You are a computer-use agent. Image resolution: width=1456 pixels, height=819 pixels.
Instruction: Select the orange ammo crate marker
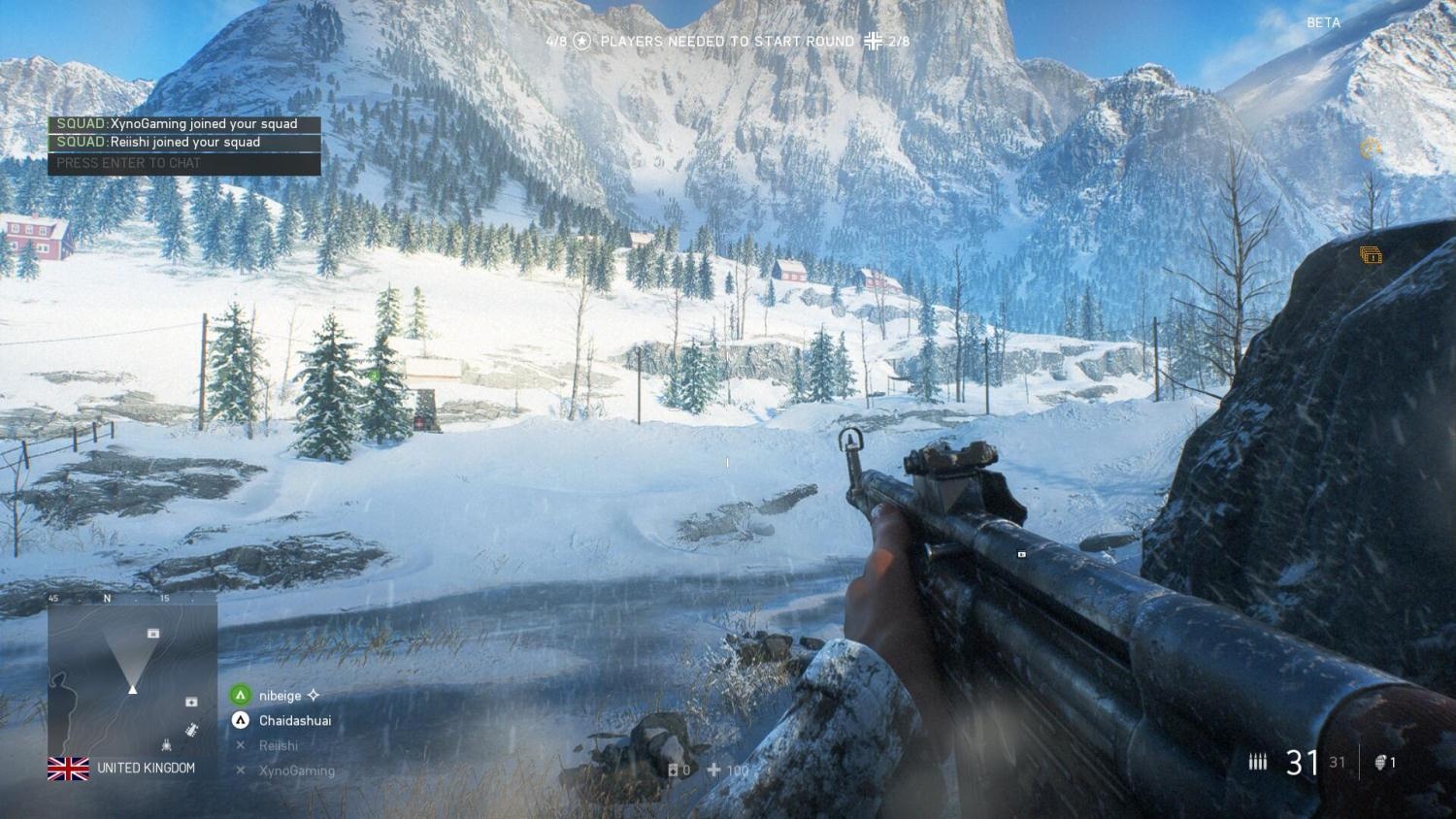(1371, 255)
